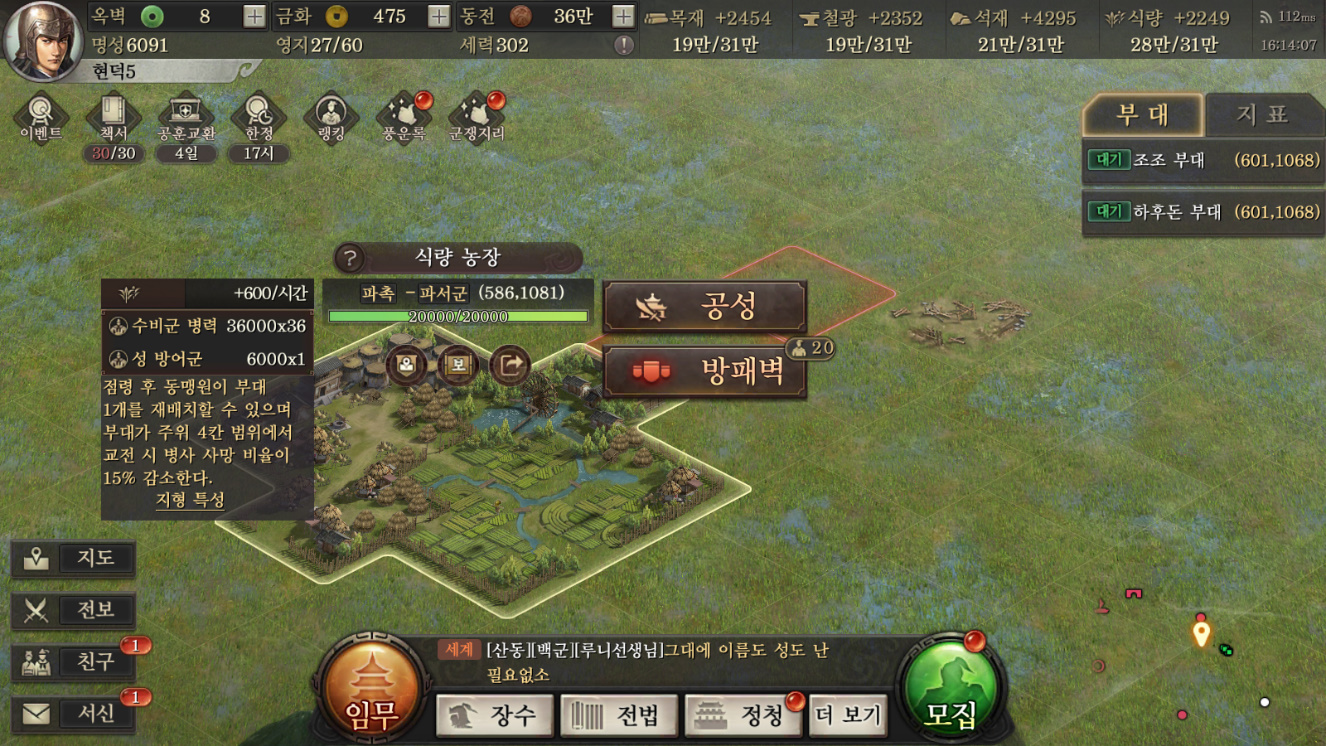The width and height of the screenshot is (1326, 746).
Task: Show more options with 더 보기
Action: (848, 715)
